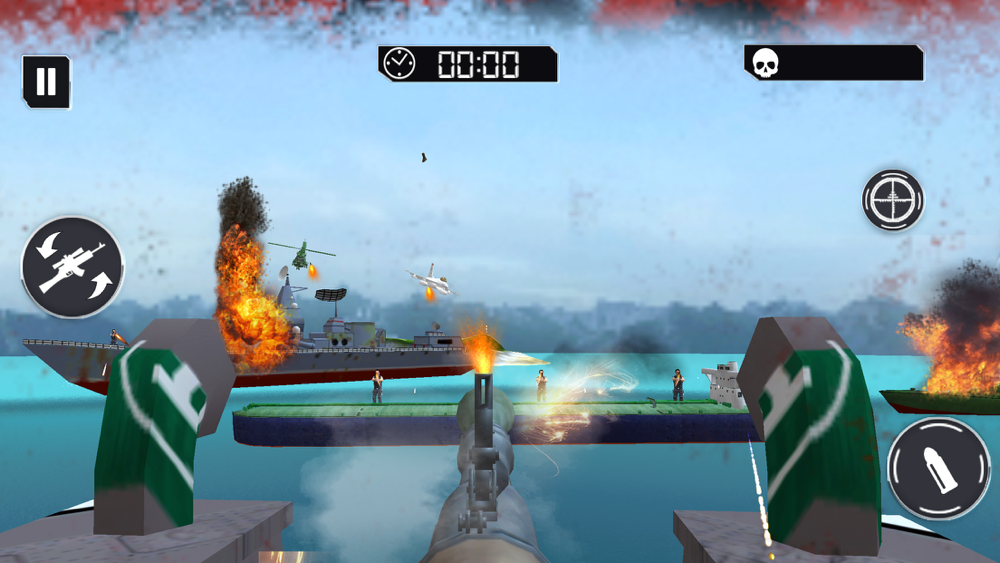Fire using the bullet button
The image size is (1000, 563).
pos(938,468)
